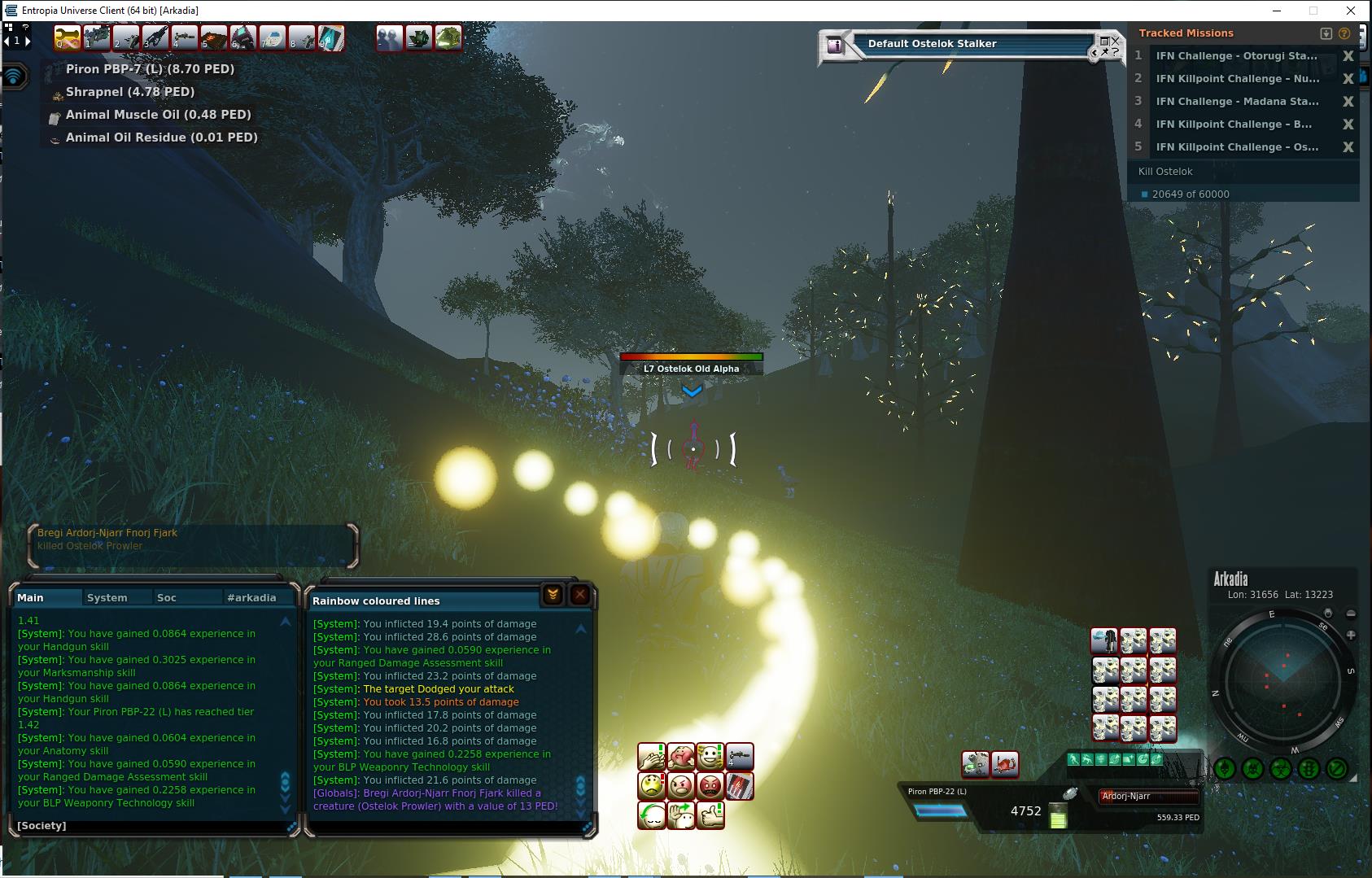Zoom out the radar with the minus button
This screenshot has height=878, width=1372.
[x=1351, y=614]
